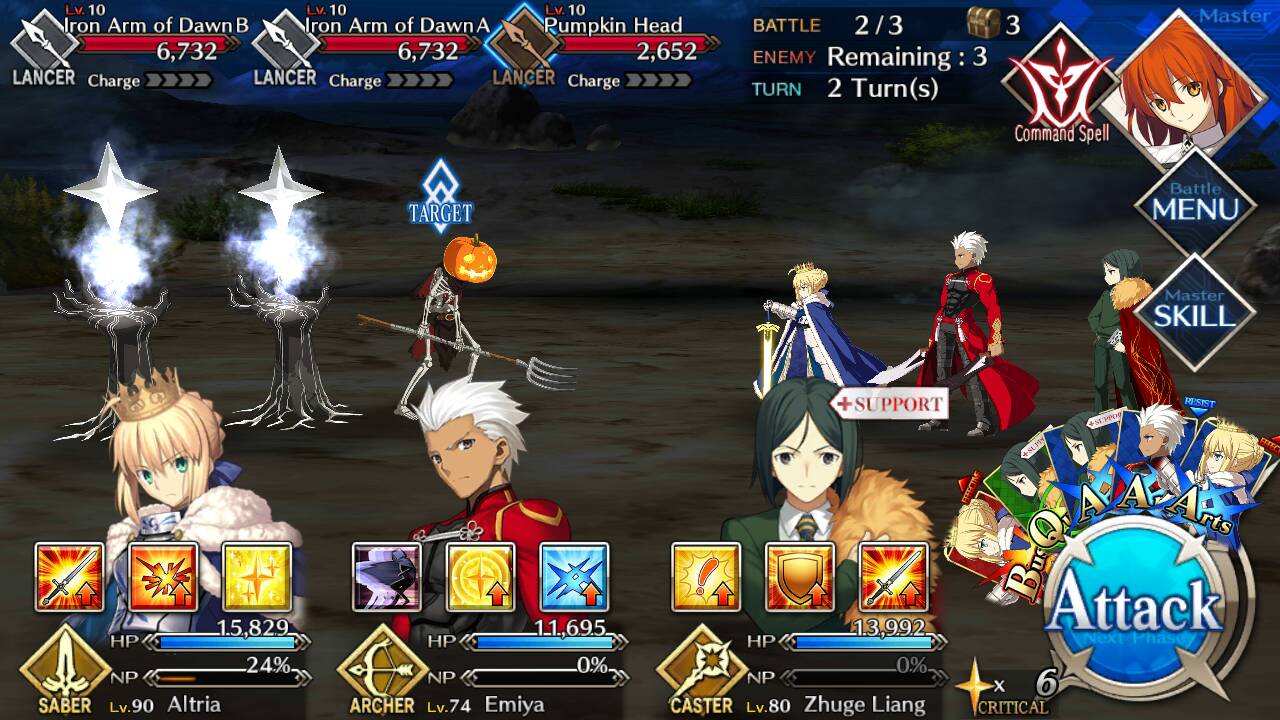View Emiya's Archer class status
Viewport: 1280px width, 720px height.
pos(382,670)
